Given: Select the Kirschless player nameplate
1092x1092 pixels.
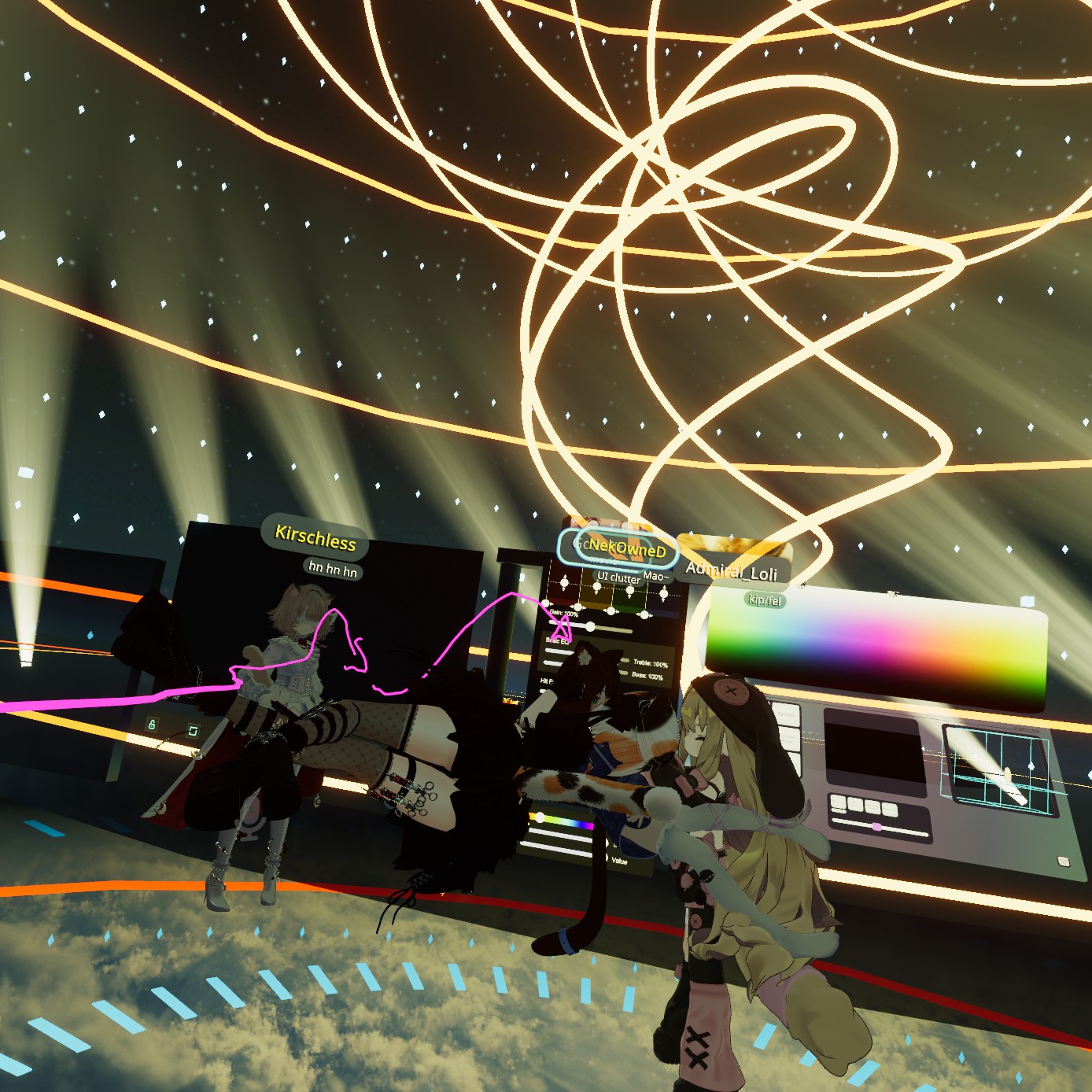Looking at the screenshot, I should 315,538.
